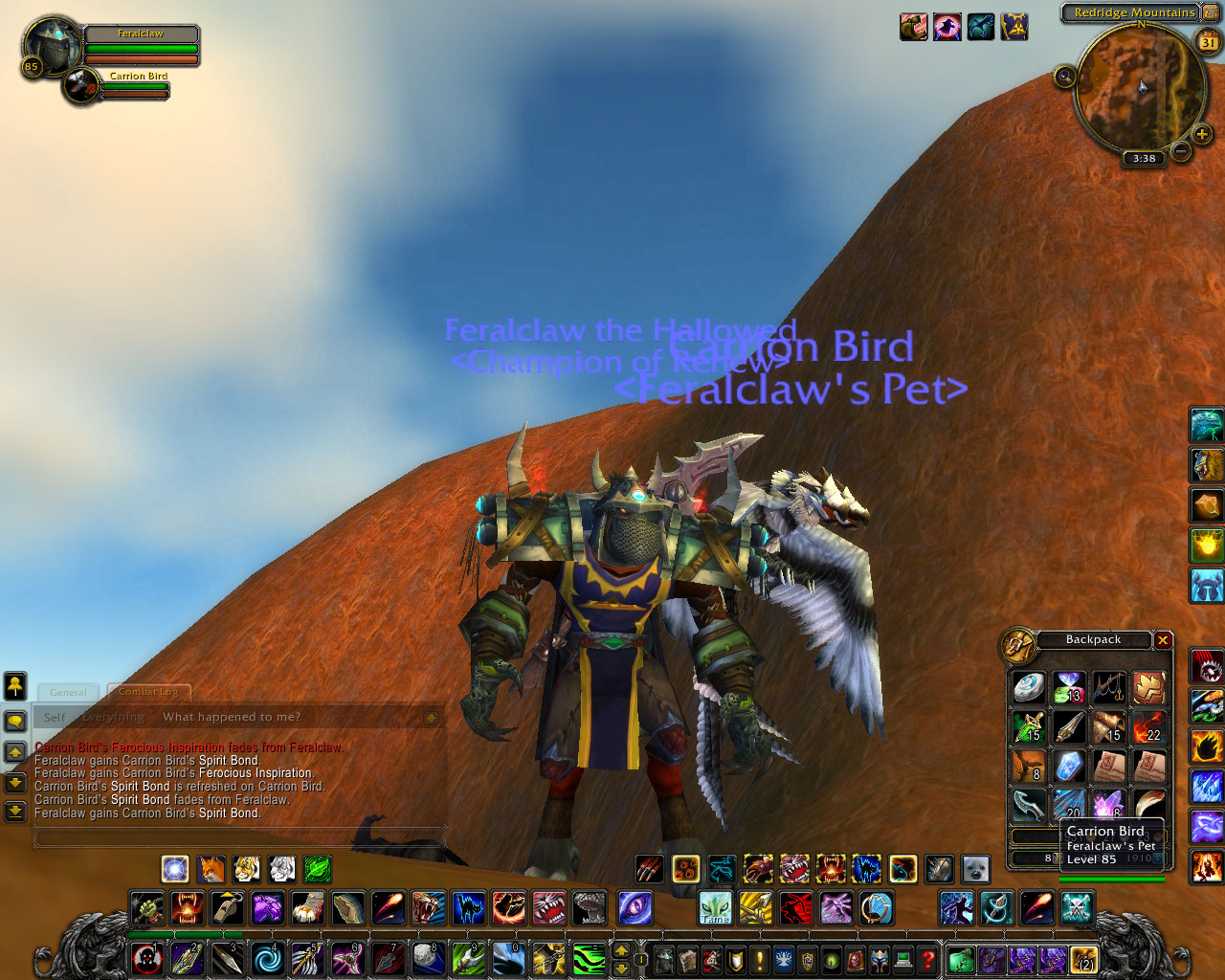Click the 'What happened to me?' filter
This screenshot has width=1225, height=980.
[232, 716]
